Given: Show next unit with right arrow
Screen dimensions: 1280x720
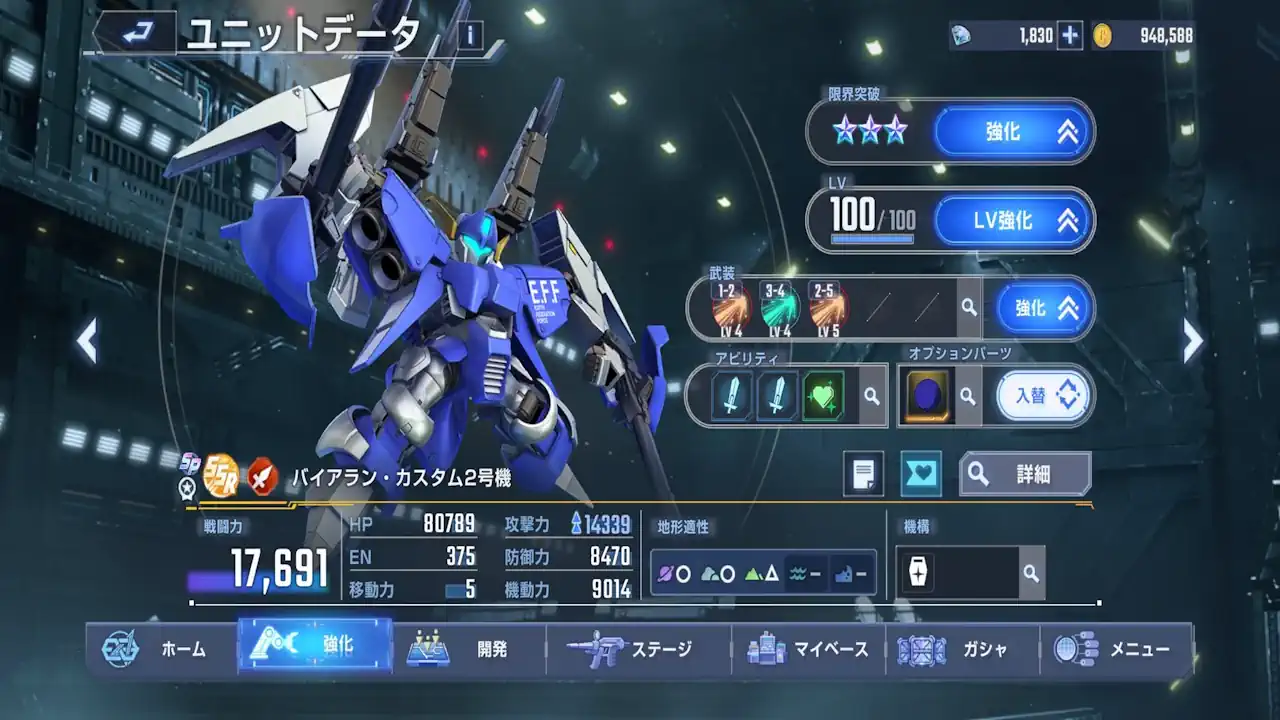Looking at the screenshot, I should tap(1192, 342).
